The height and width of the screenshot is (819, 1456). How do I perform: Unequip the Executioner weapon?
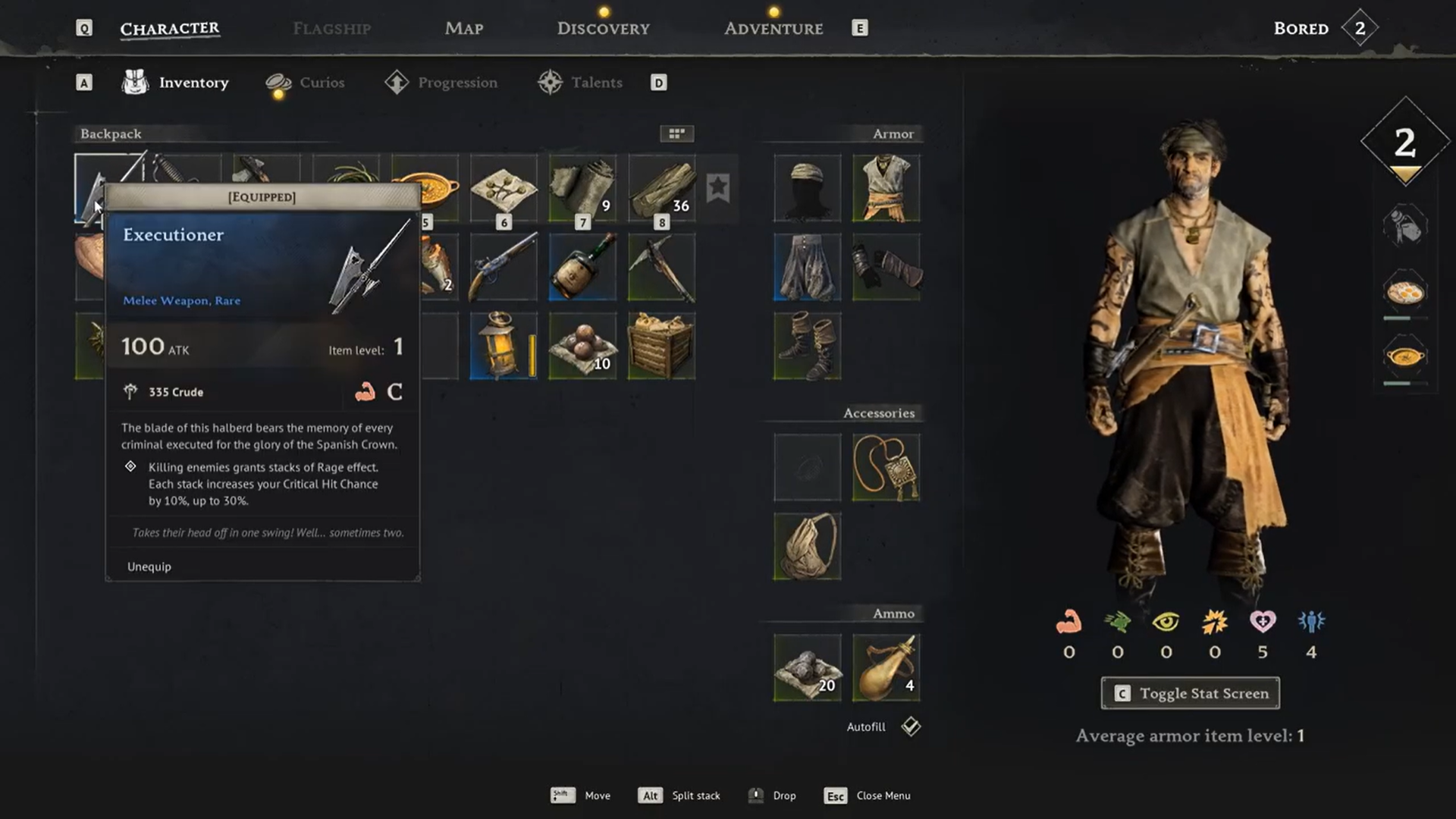[x=149, y=566]
